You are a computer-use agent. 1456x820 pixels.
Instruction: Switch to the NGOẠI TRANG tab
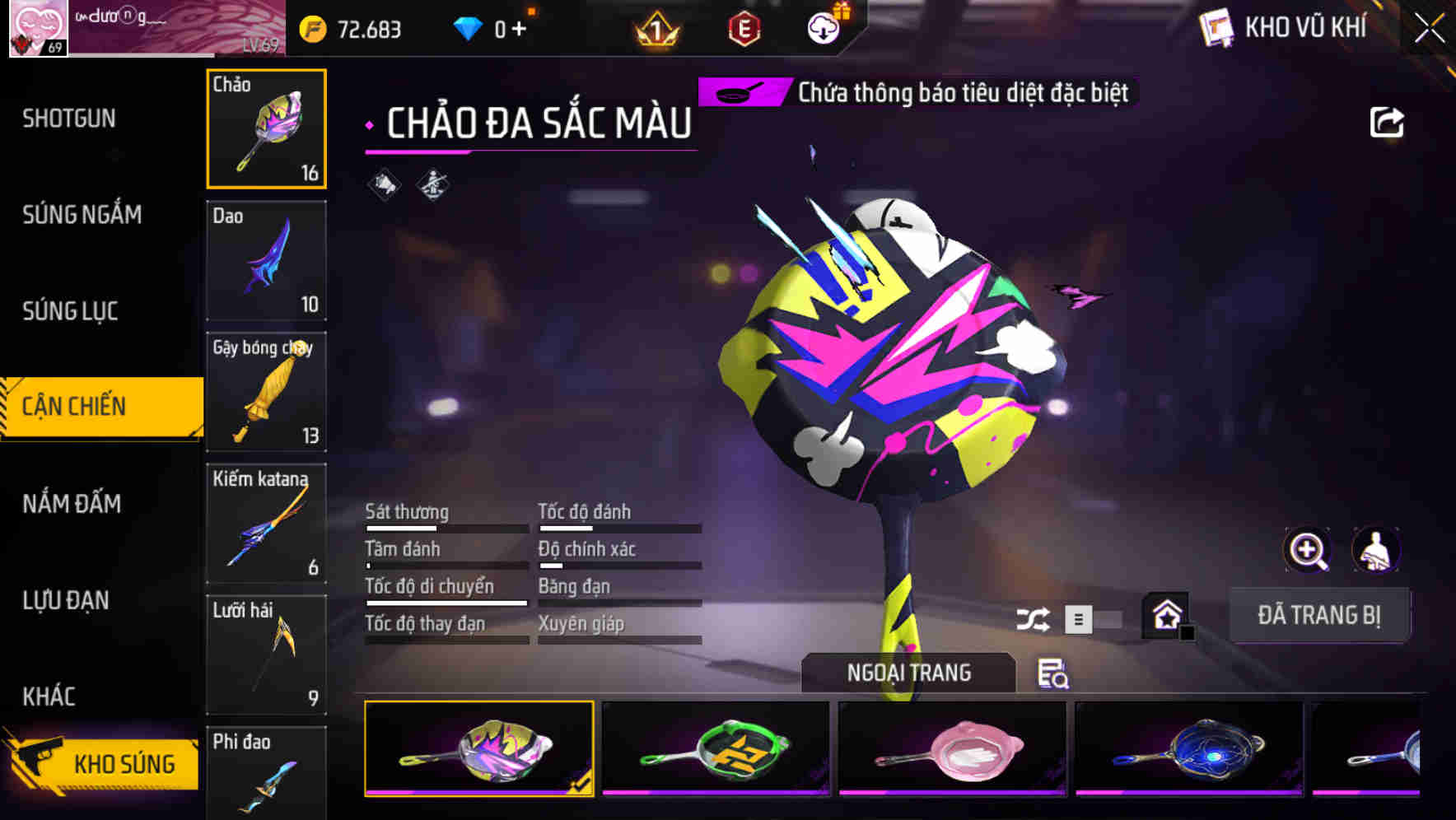(908, 673)
